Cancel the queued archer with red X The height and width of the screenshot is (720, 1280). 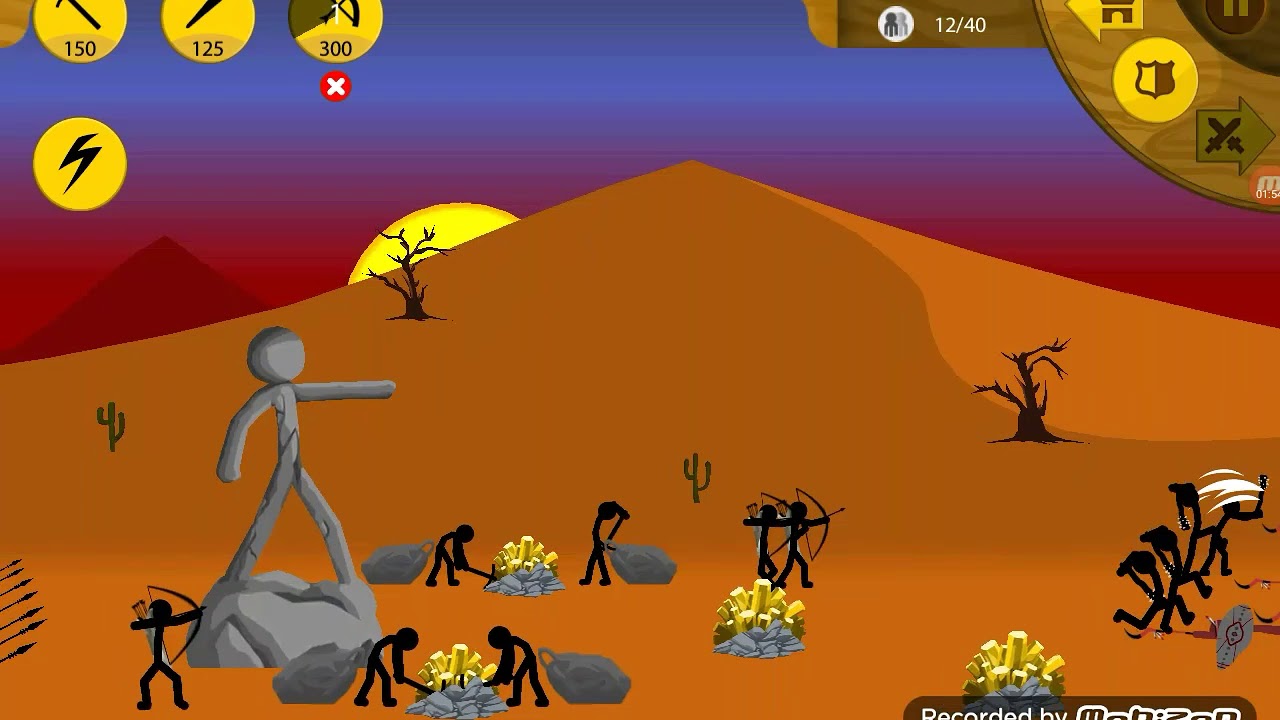click(x=336, y=87)
